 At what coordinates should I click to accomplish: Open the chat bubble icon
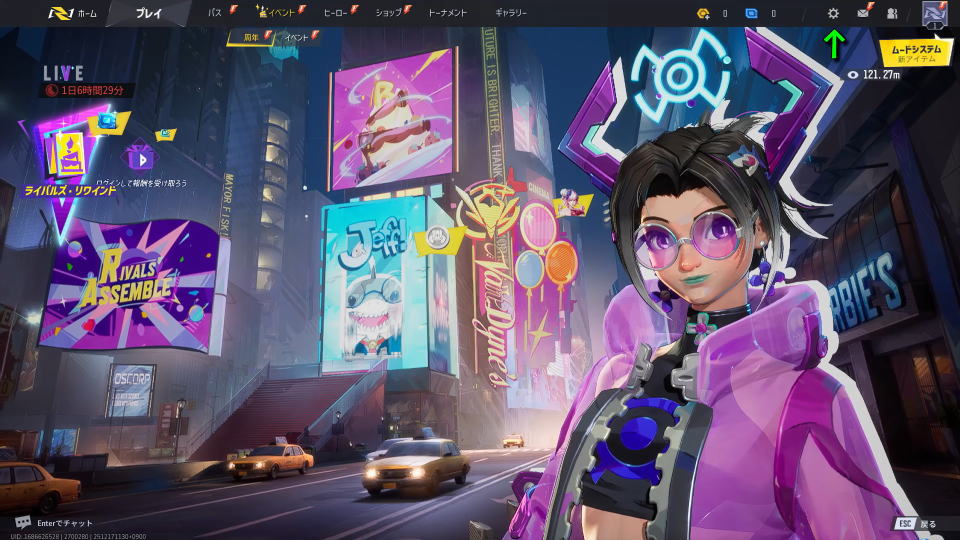[23, 522]
